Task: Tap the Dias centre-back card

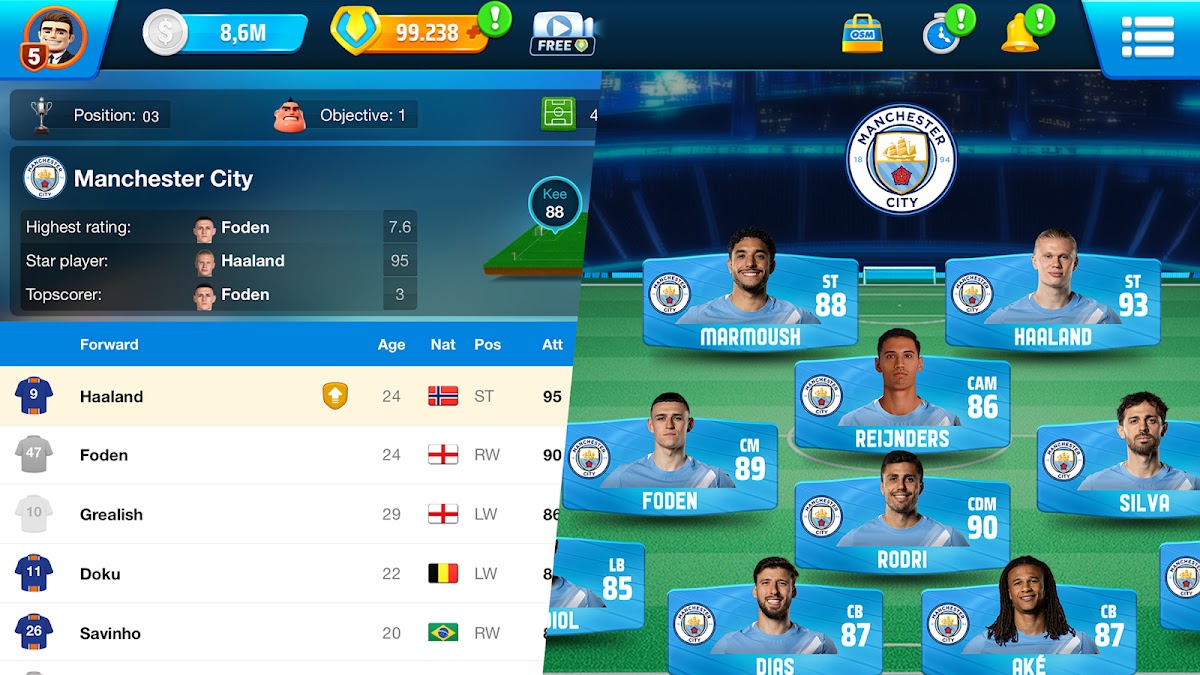Action: pos(775,630)
